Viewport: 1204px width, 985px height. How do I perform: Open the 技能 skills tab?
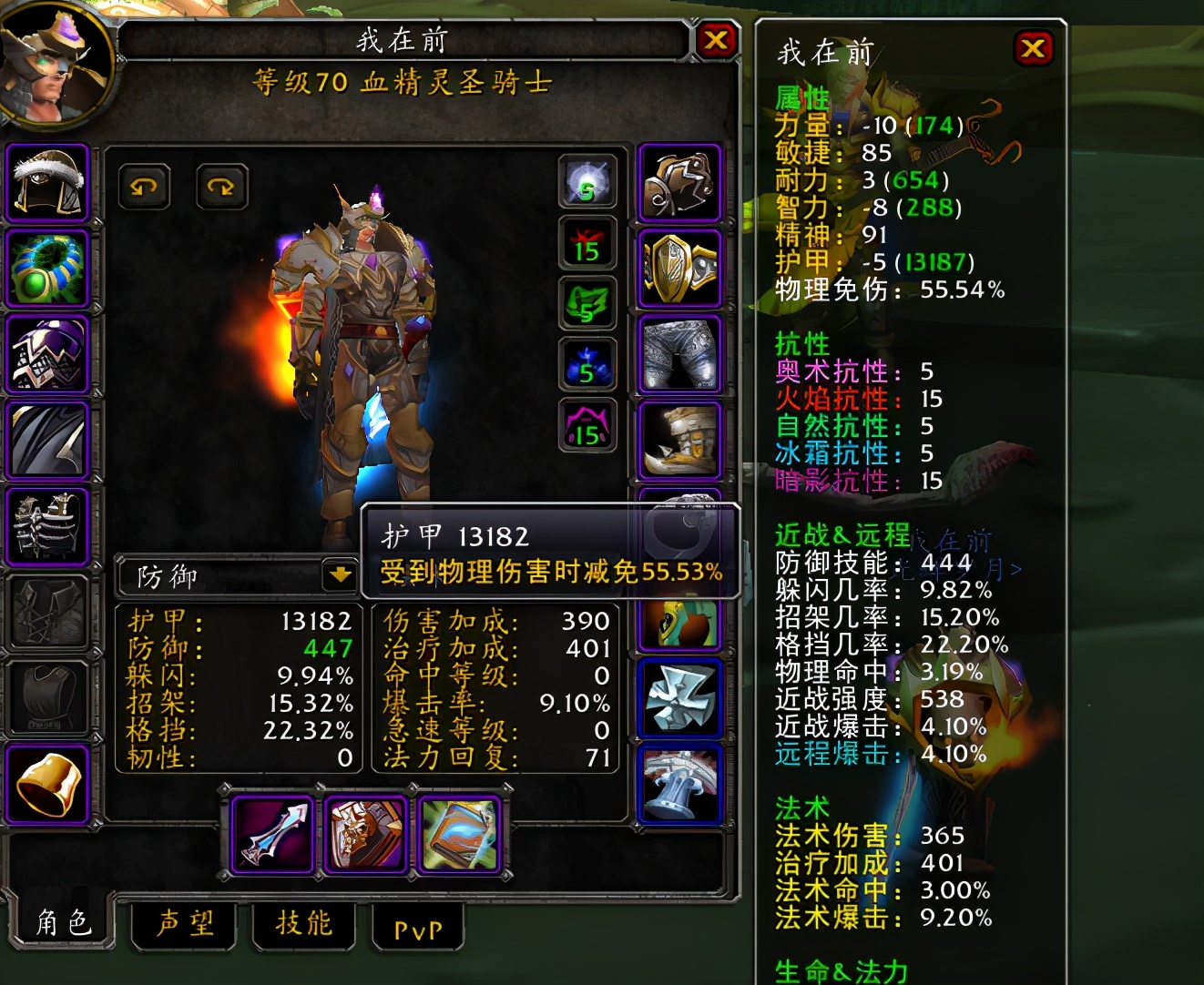pyautogui.click(x=304, y=924)
